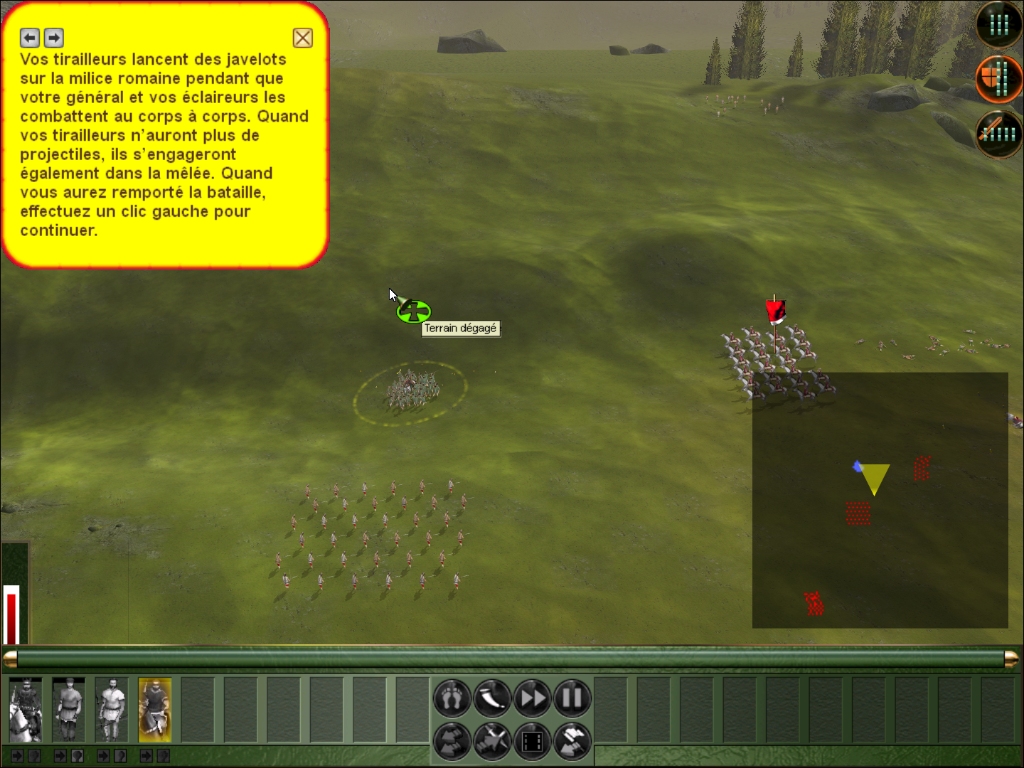This screenshot has height=768, width=1024.
Task: Select the sword attack formation button
Action: 998,134
